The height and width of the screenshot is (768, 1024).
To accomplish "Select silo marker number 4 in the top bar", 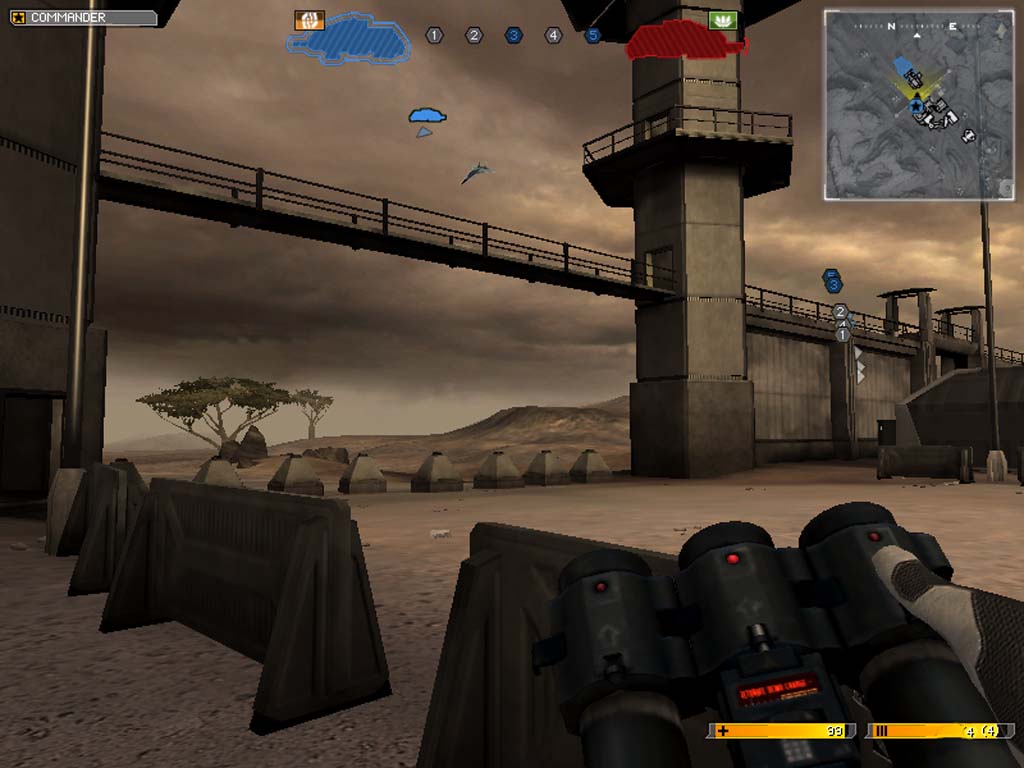I will pyautogui.click(x=553, y=36).
